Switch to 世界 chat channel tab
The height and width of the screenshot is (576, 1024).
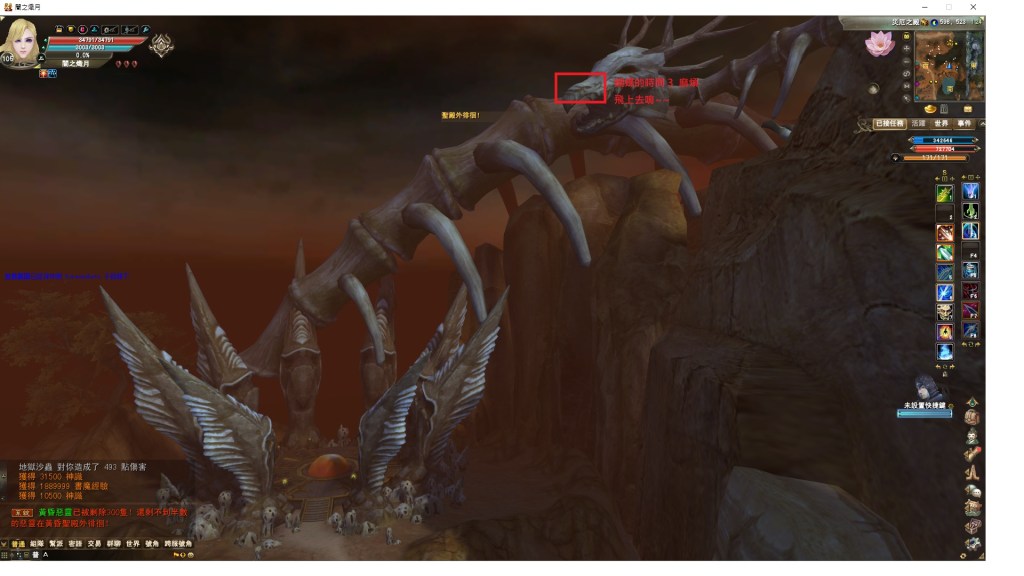(x=132, y=544)
